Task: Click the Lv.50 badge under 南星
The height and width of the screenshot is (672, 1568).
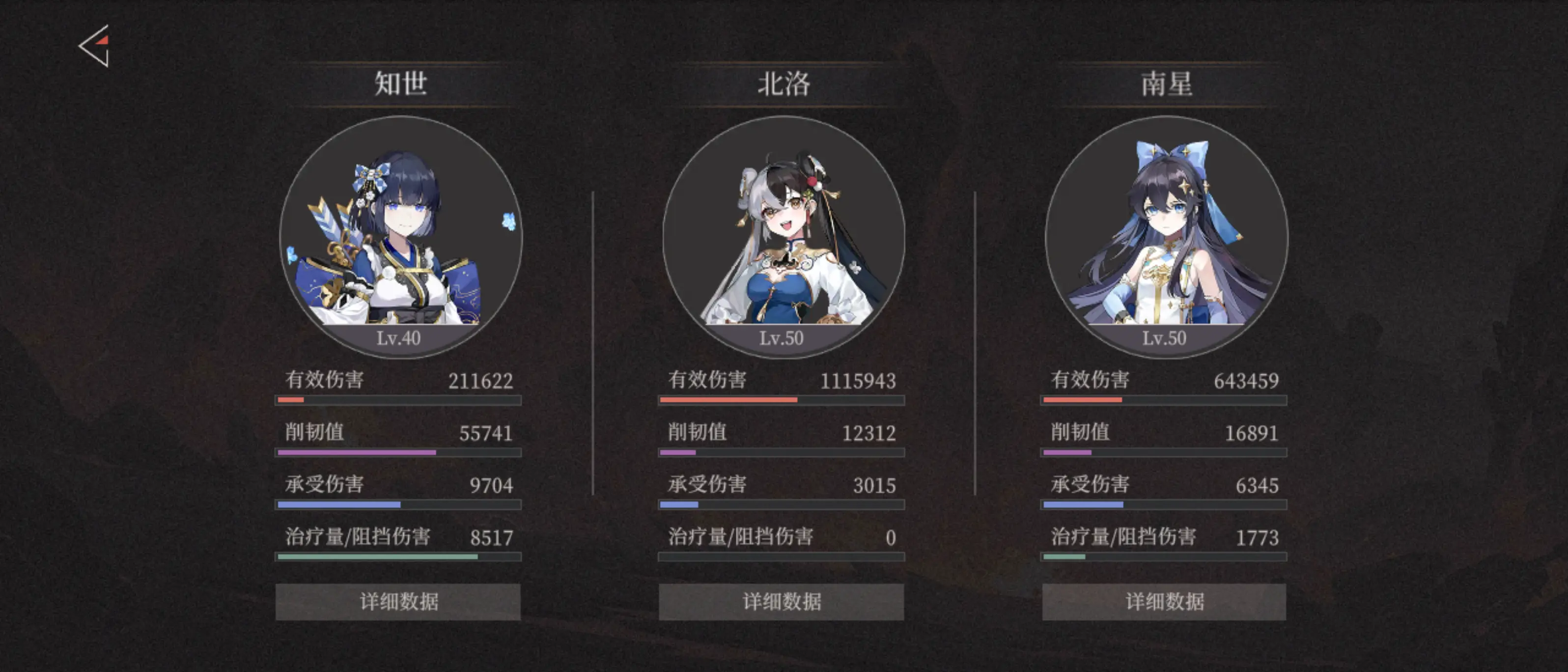Action: tap(1164, 338)
